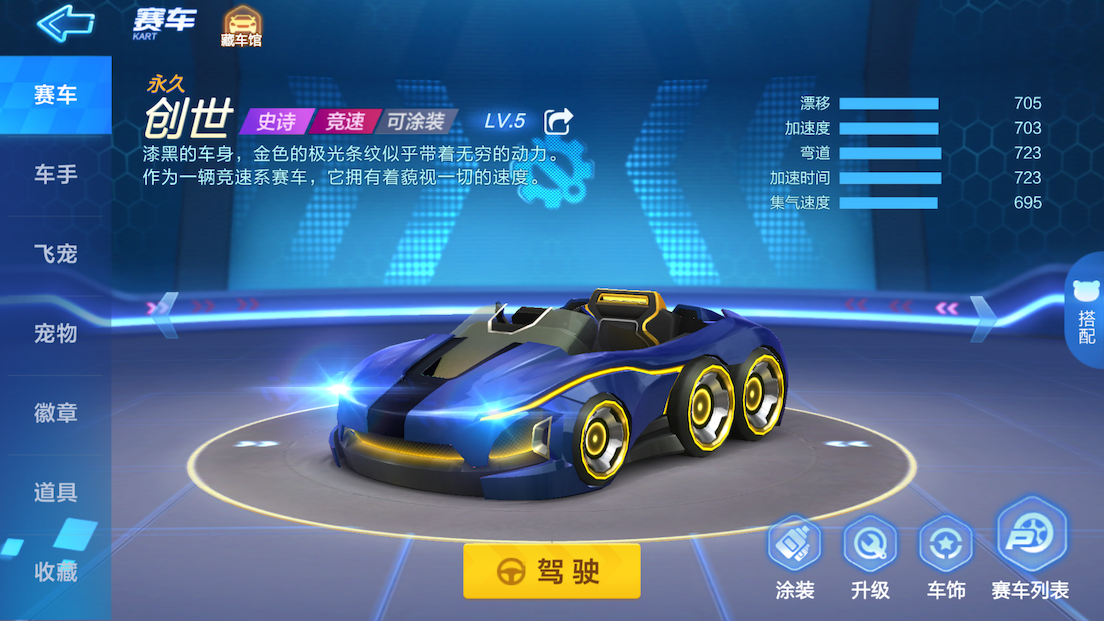Show the 徽章 tab

55,413
